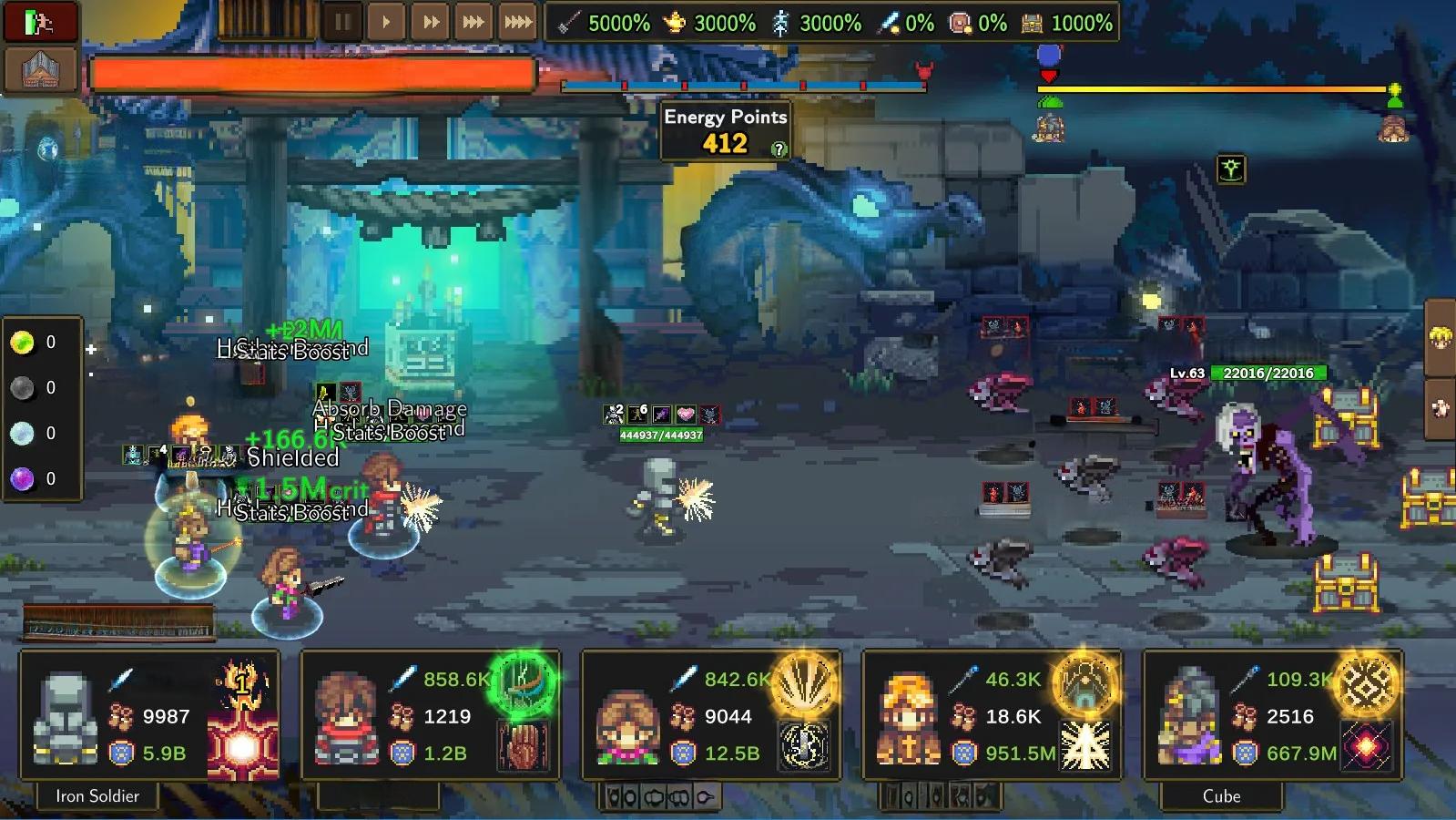
Task: Select the Cube hero portrait
Action: click(x=1188, y=720)
